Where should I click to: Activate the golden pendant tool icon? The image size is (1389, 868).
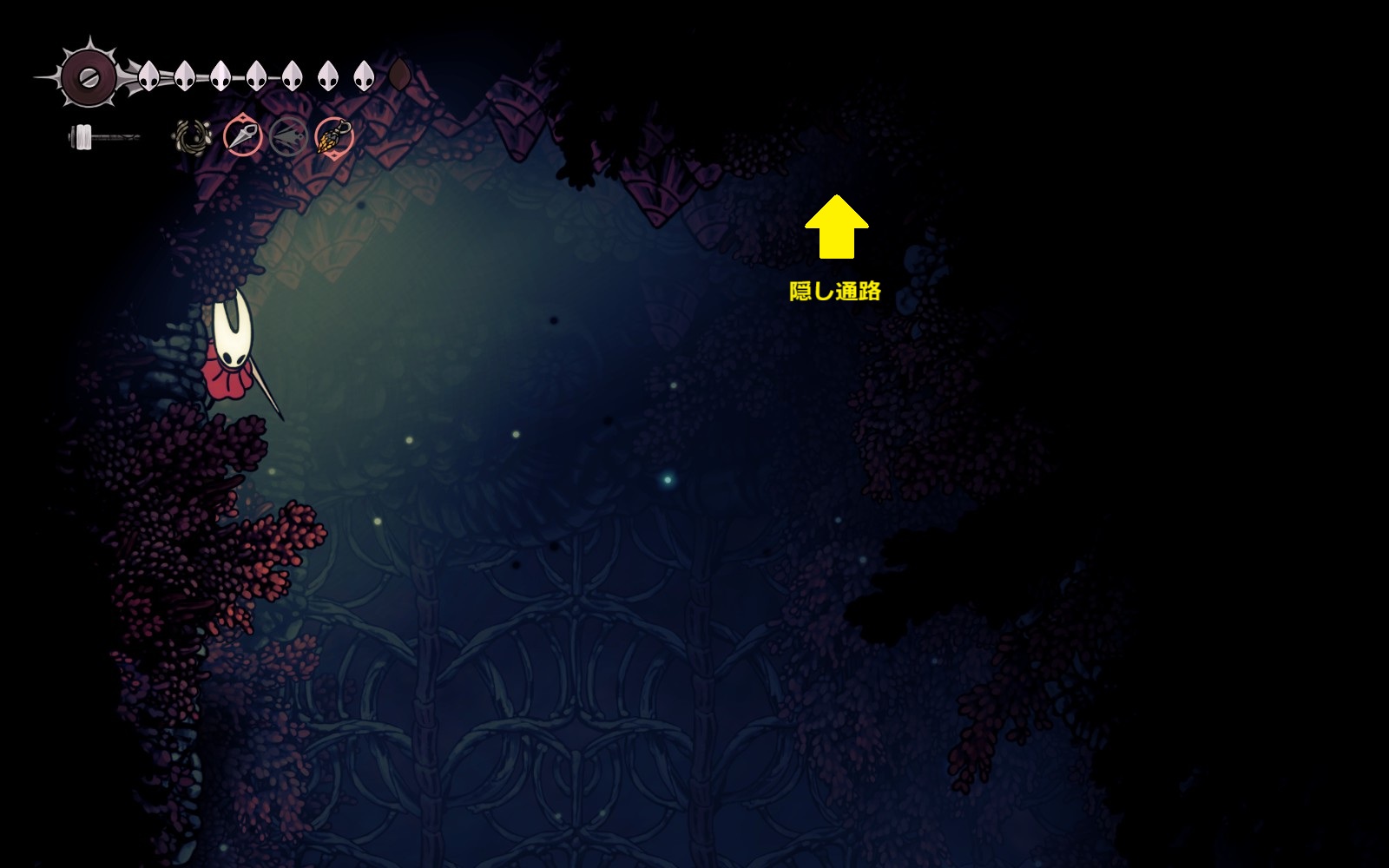pyautogui.click(x=334, y=136)
